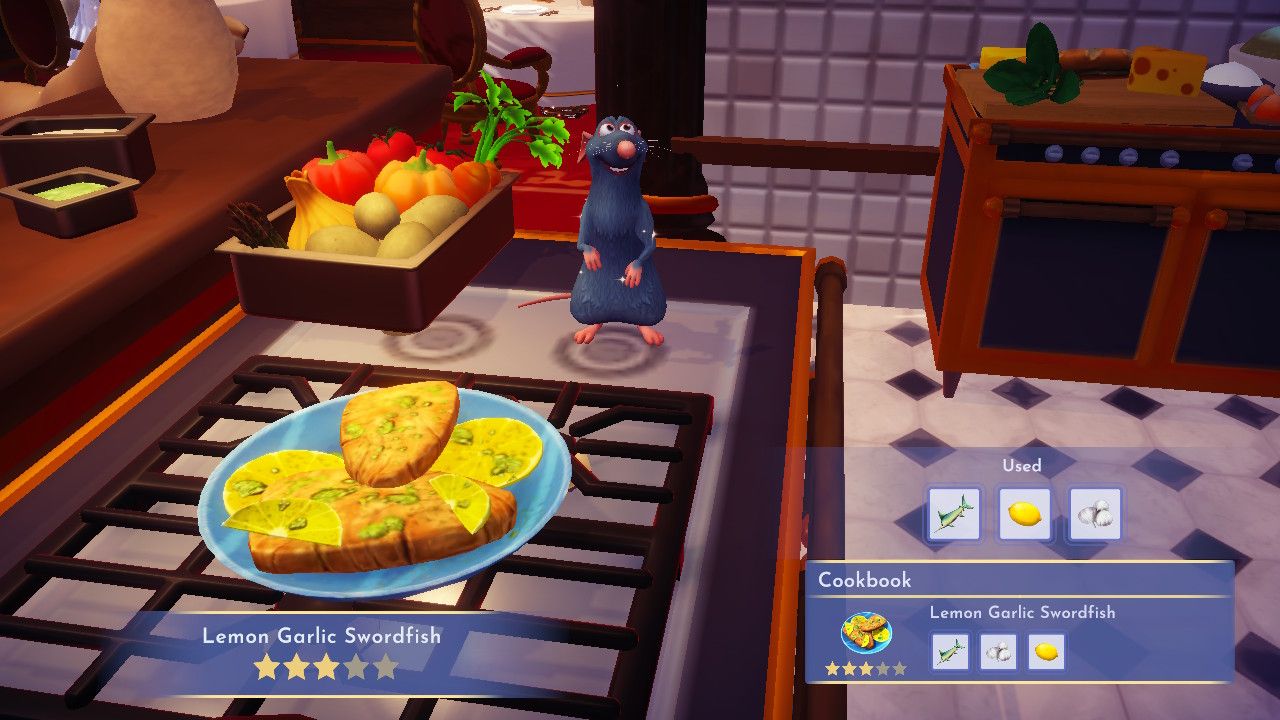Select the garlic ingredient icon in the Cookbook
Viewport: 1280px width, 720px height.
(997, 650)
